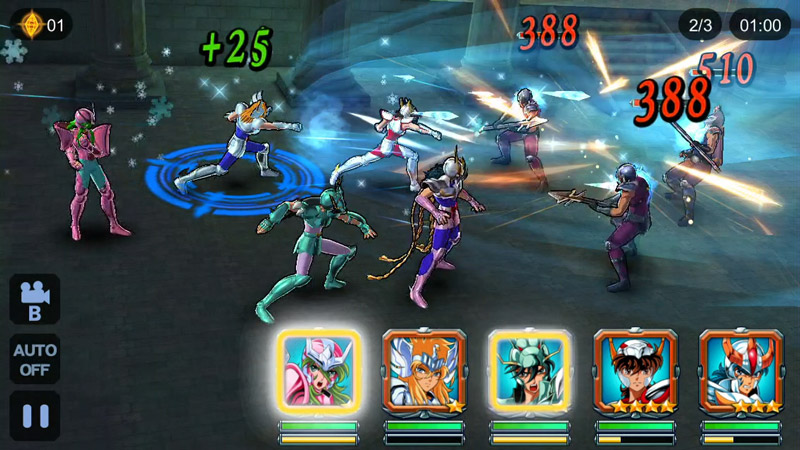Pause the battle

[x=35, y=416]
